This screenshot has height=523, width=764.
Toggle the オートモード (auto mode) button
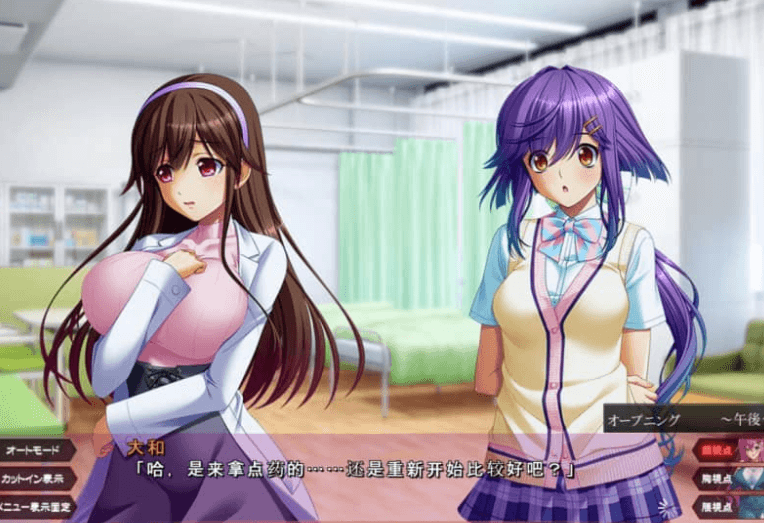[34, 451]
